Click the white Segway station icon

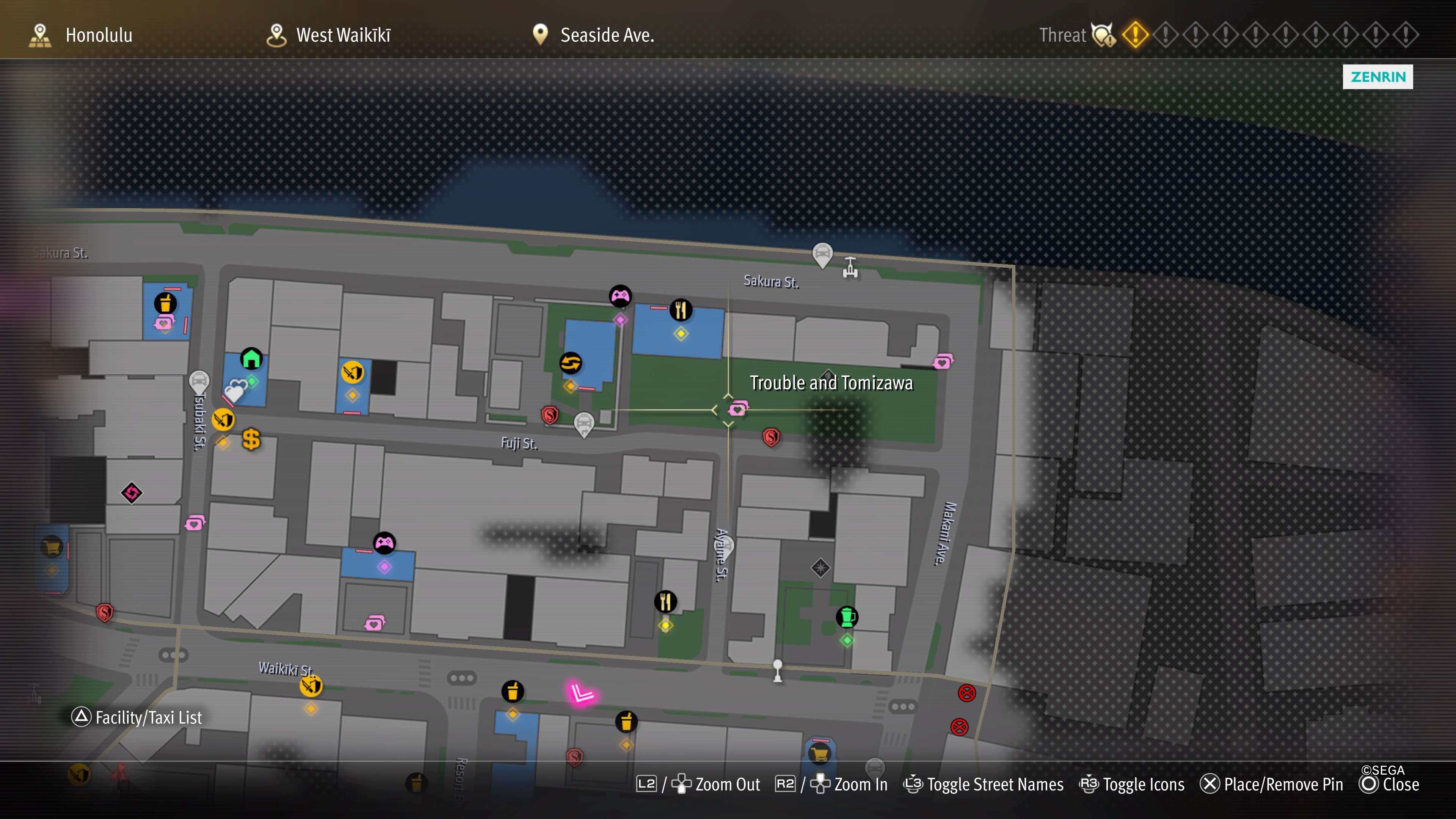point(850,267)
